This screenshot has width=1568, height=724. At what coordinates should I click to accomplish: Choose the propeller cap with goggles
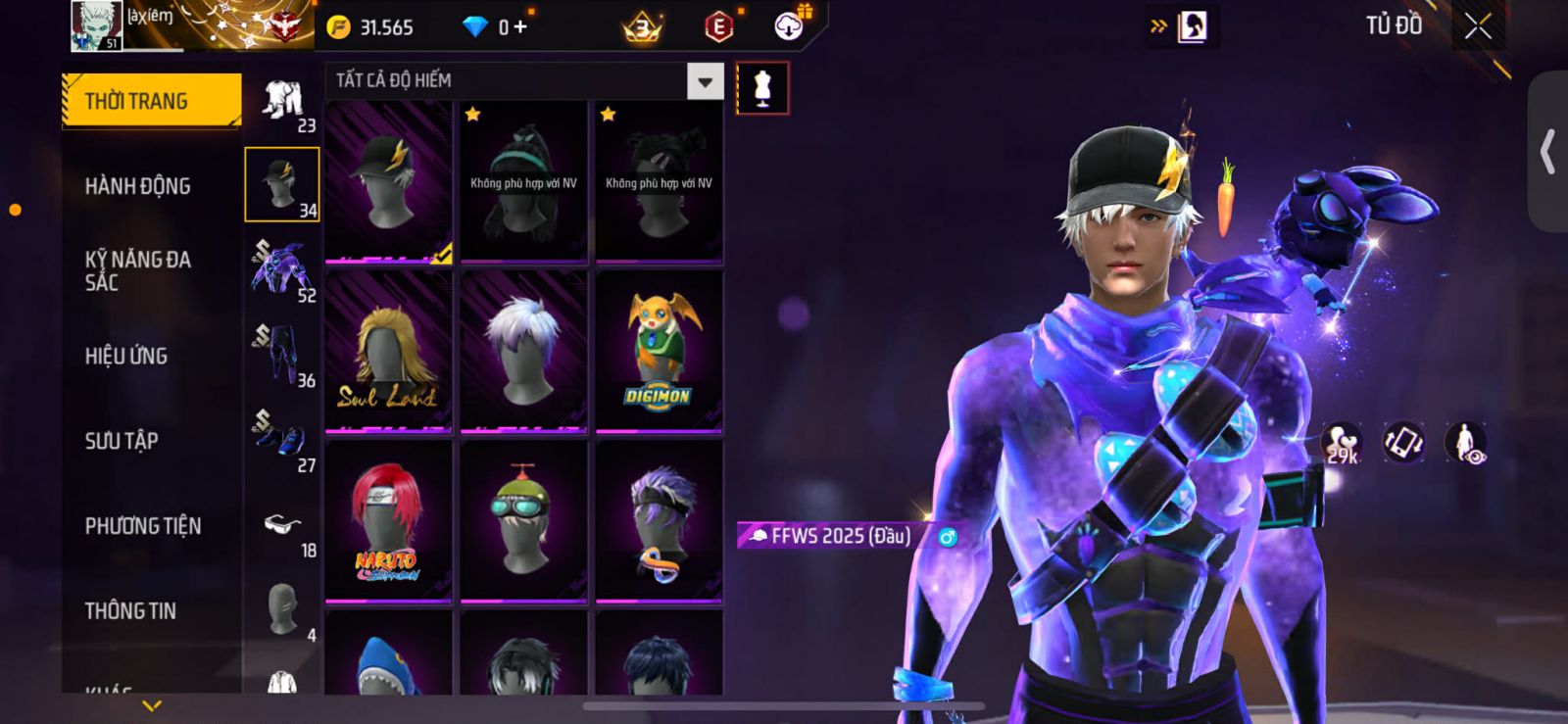[524, 522]
